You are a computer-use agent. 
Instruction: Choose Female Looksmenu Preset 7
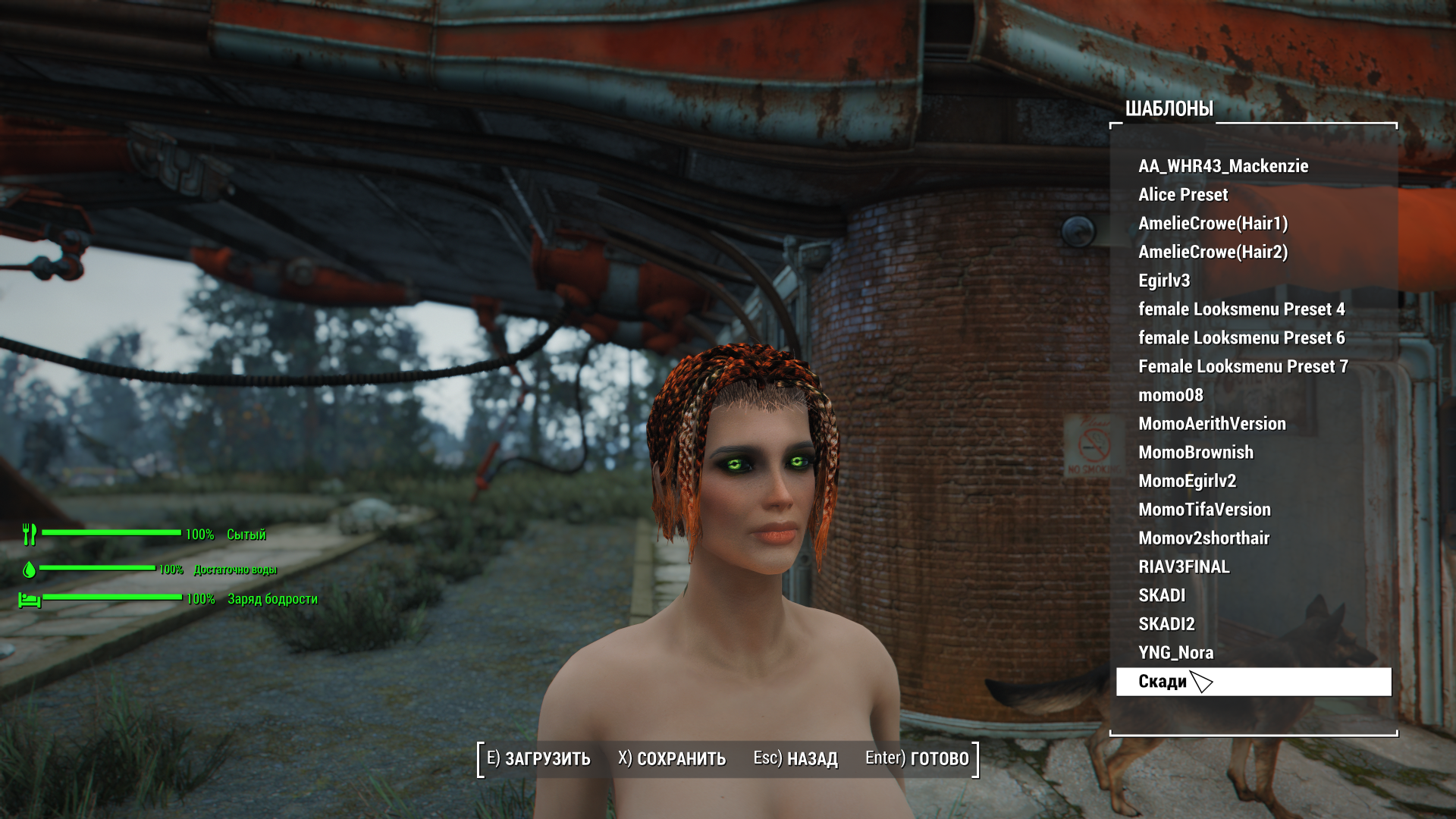click(x=1242, y=367)
